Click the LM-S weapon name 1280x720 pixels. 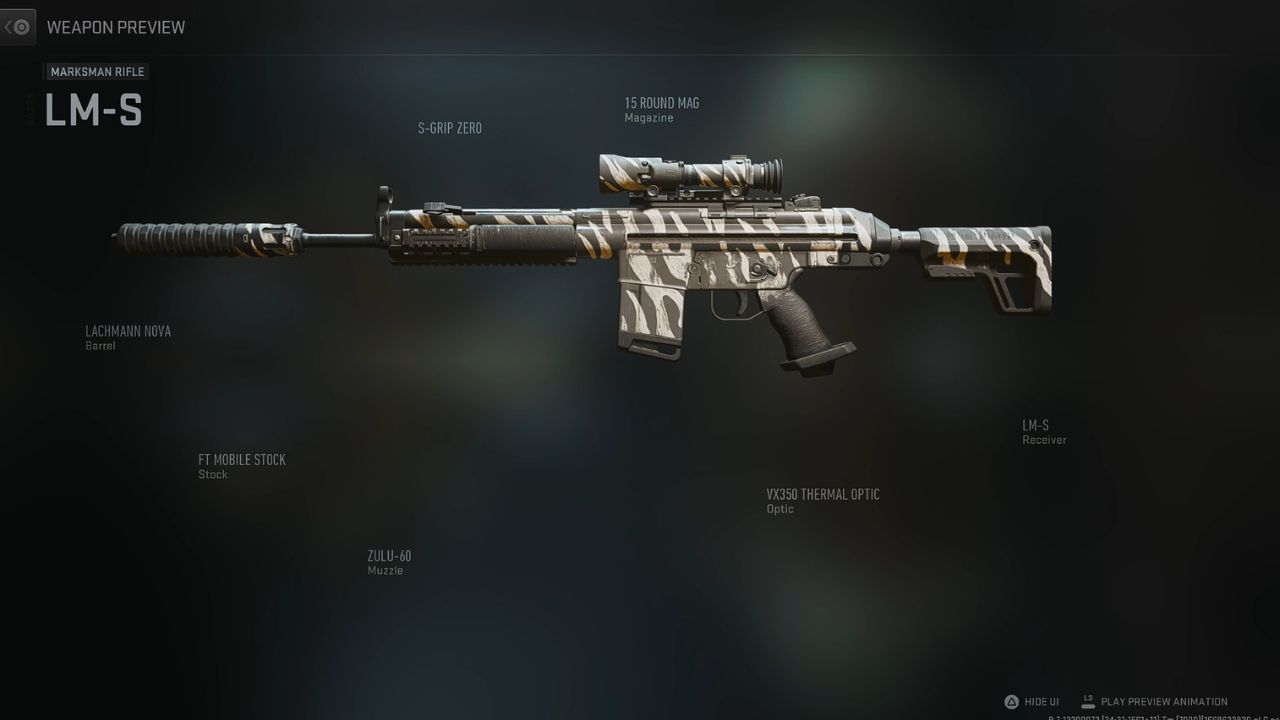(94, 111)
